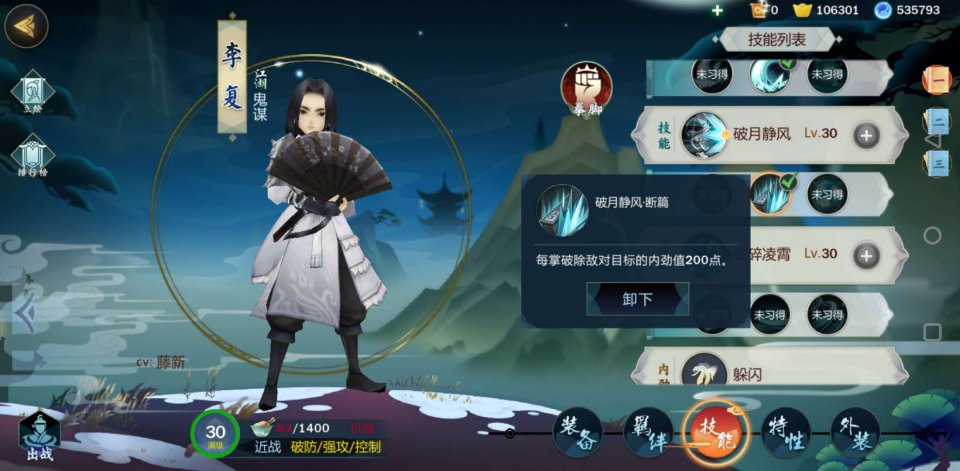
Task: Choose skill page 二 book
Action: 937,121
